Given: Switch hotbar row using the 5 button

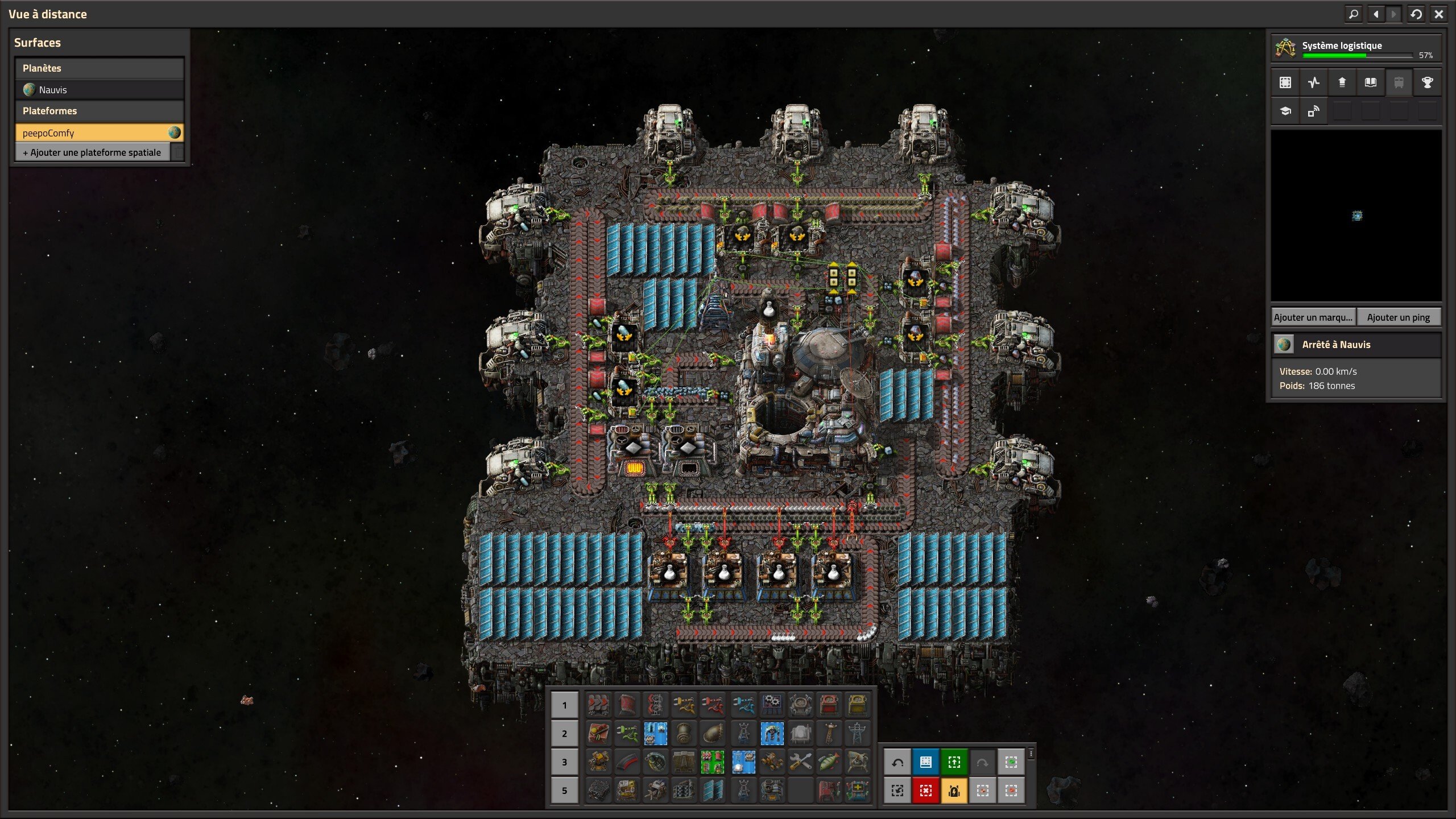Looking at the screenshot, I should [x=564, y=791].
